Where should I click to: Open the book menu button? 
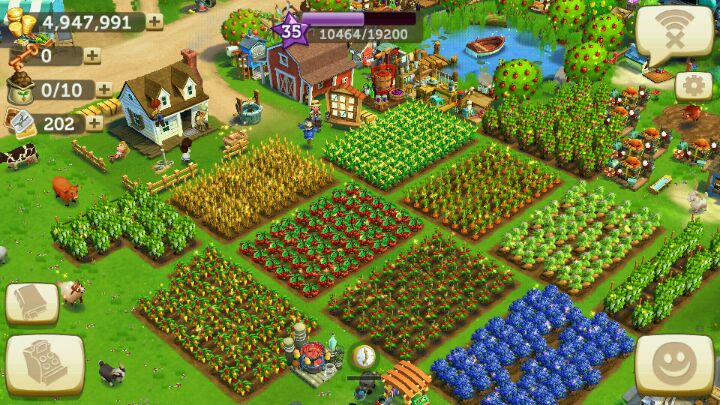click(x=31, y=303)
